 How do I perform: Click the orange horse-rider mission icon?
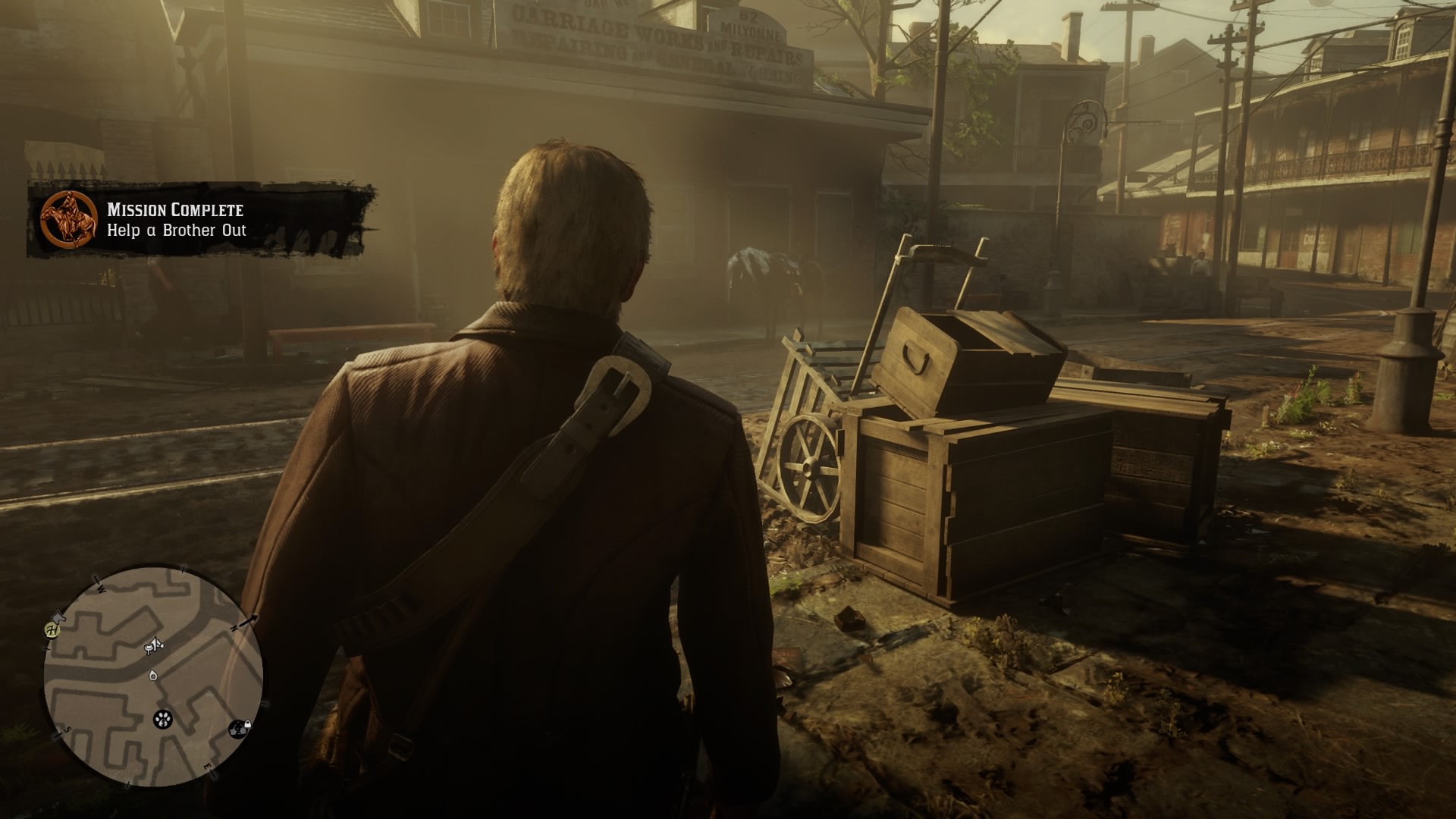[69, 220]
